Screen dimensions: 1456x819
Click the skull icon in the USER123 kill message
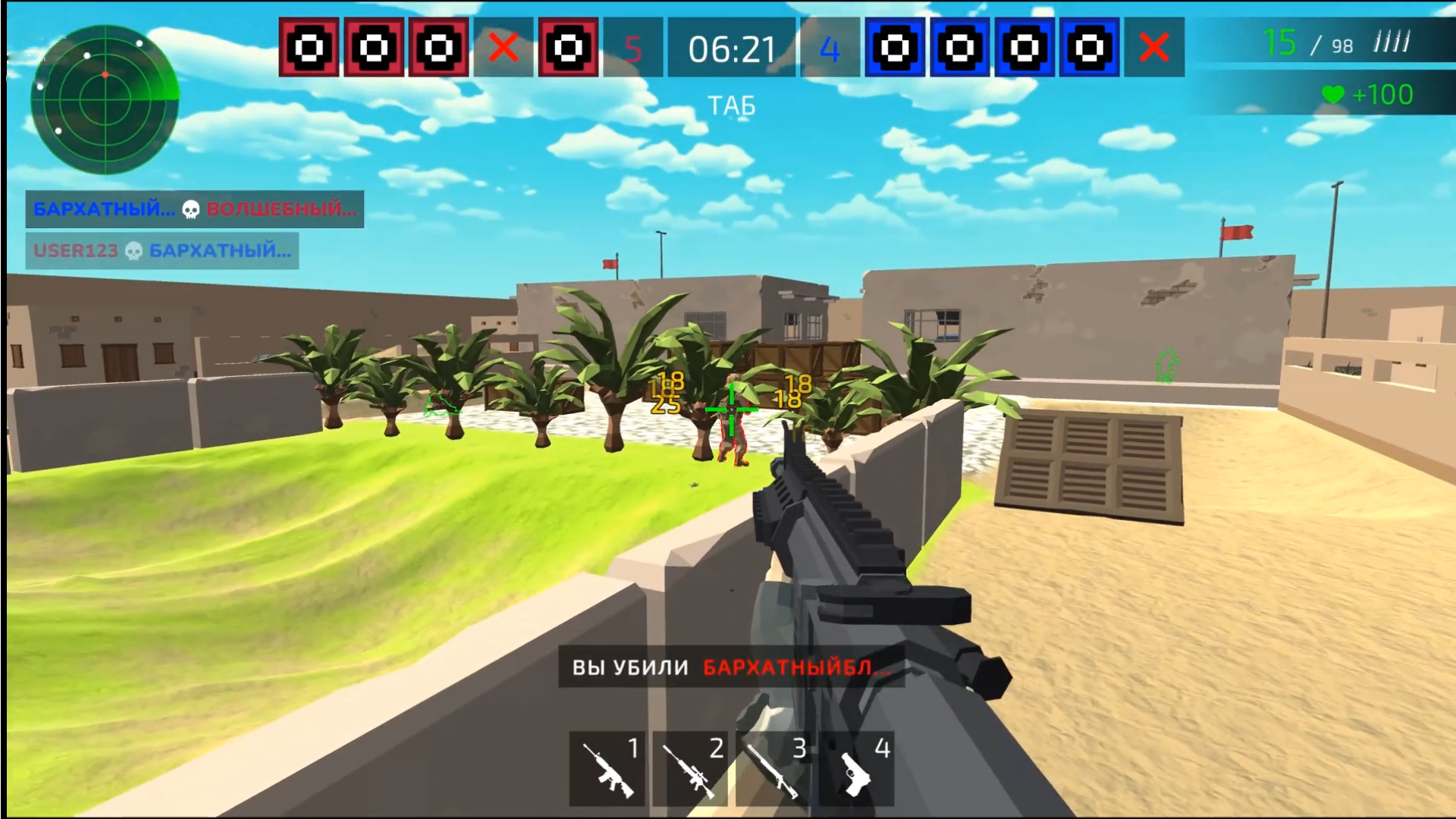click(133, 250)
